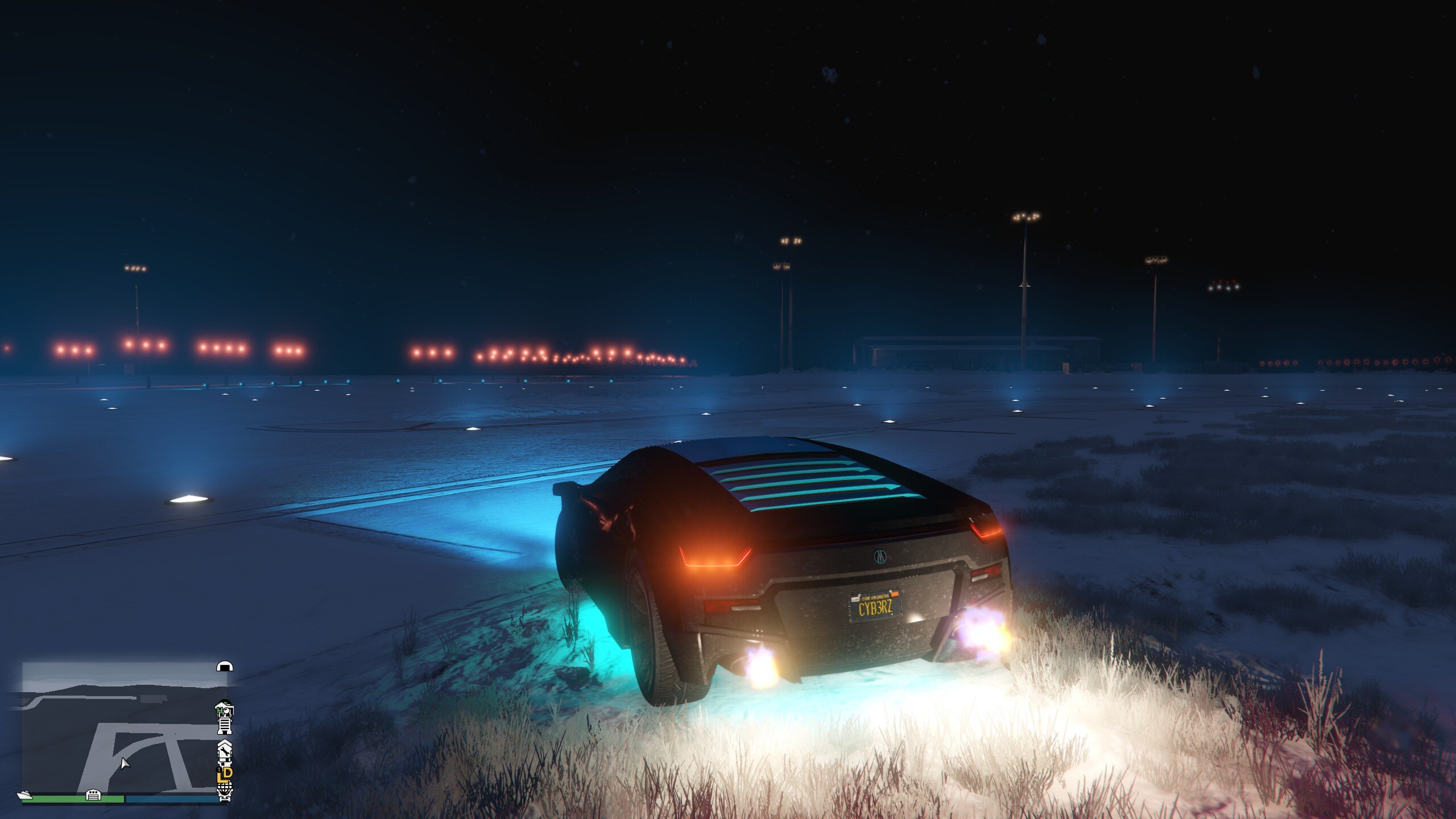Click the player arrow on the minimap
Viewport: 1456px width, 819px height.
(125, 763)
